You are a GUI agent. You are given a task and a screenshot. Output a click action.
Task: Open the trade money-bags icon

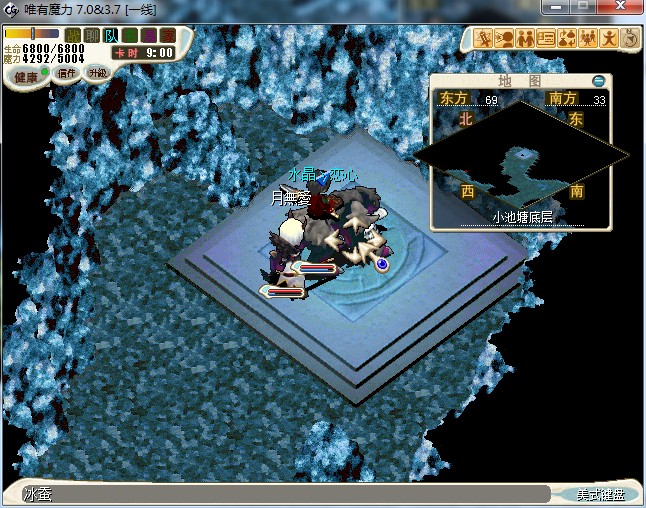(567, 39)
